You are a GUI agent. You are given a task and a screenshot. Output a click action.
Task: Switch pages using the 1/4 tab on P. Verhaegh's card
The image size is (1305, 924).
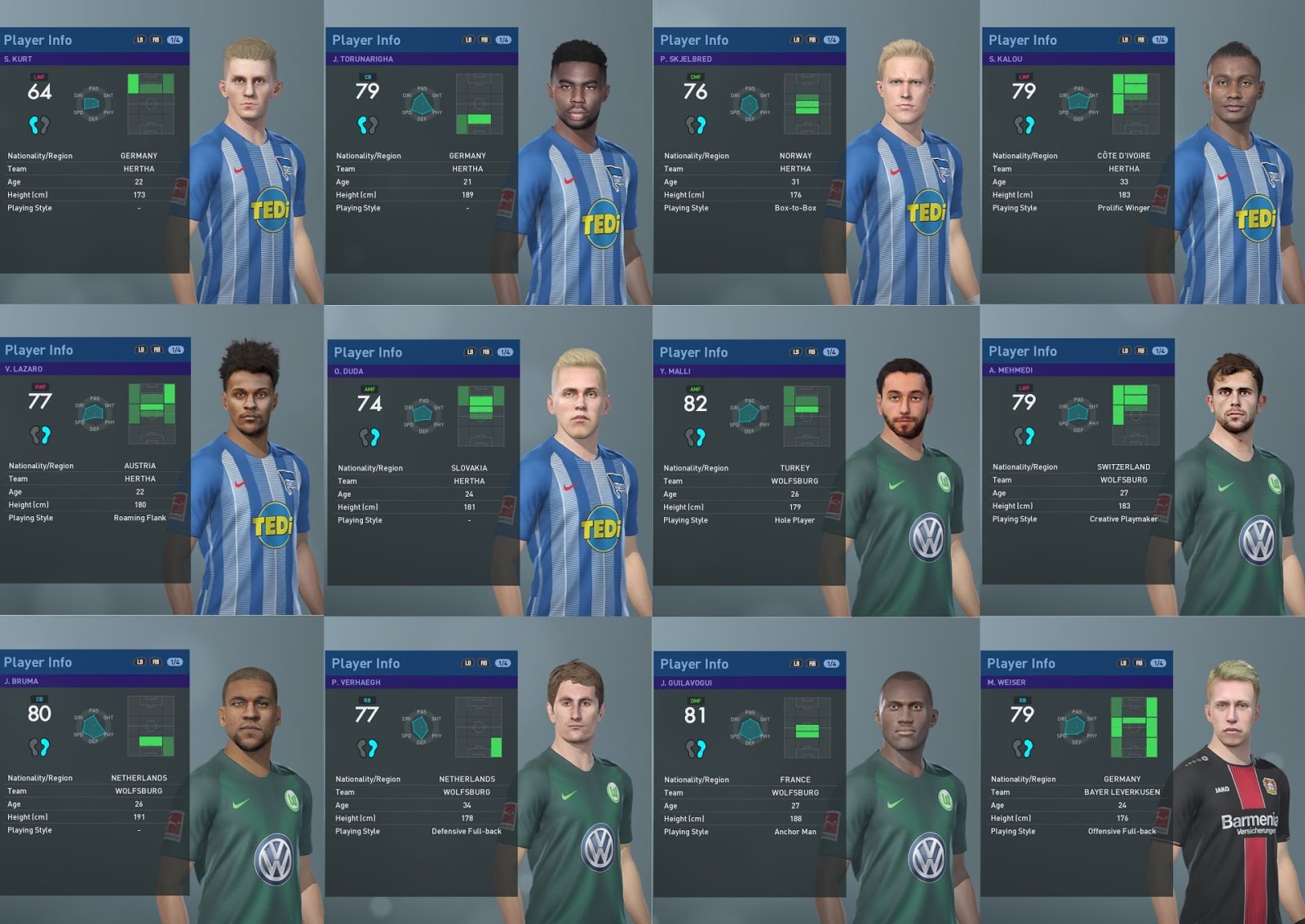[503, 664]
